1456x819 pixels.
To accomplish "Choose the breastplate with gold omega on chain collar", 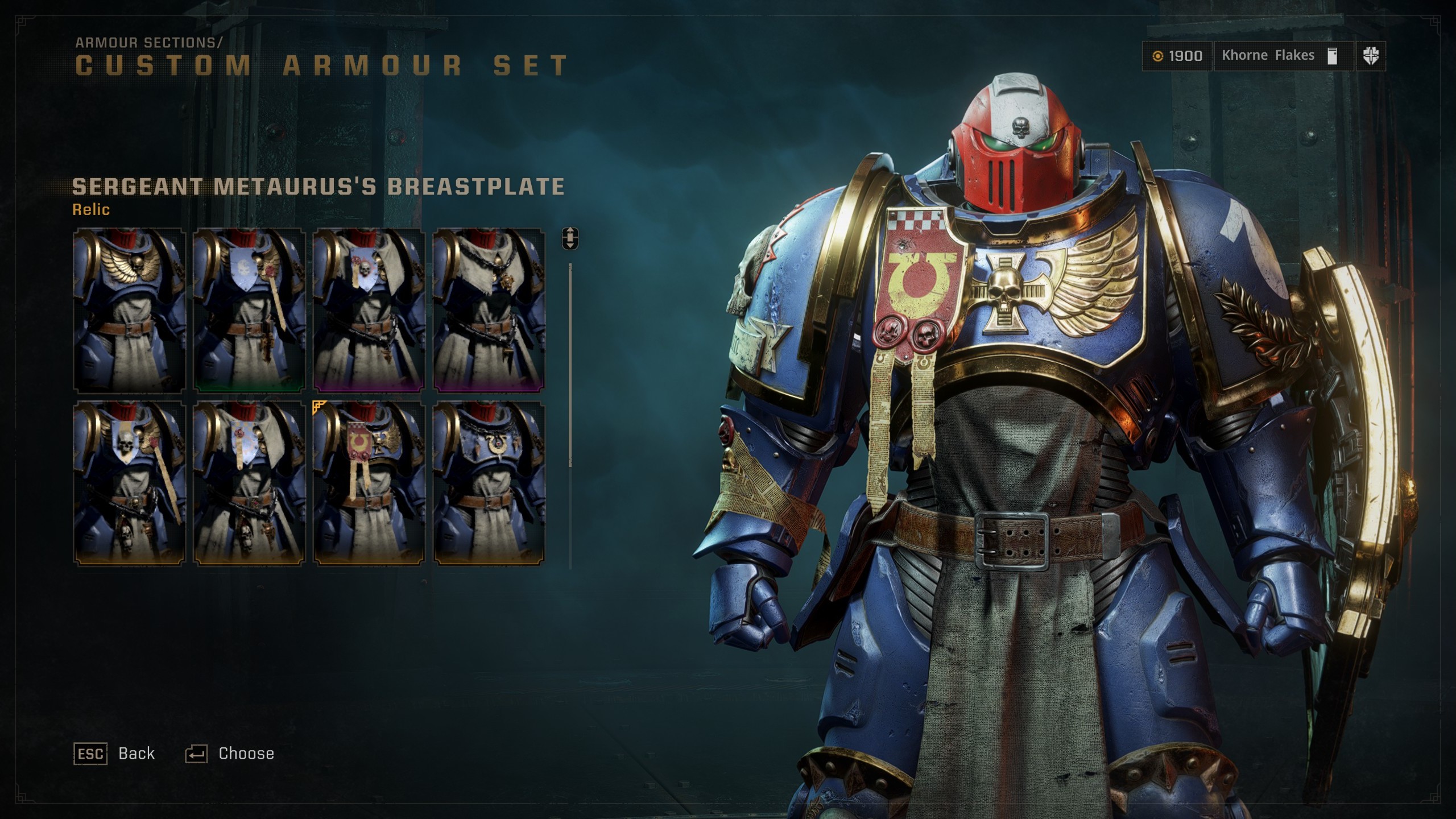I will (x=489, y=483).
